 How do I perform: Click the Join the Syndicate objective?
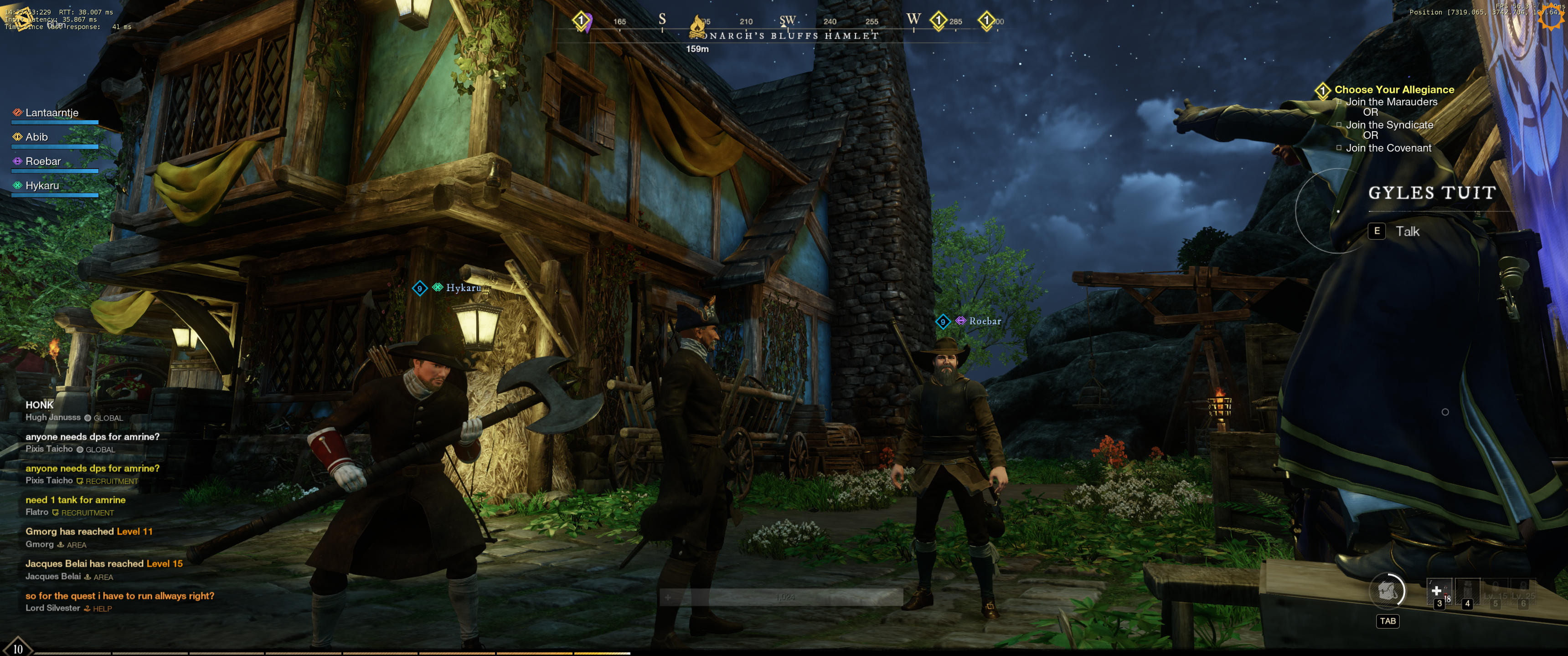[1389, 125]
